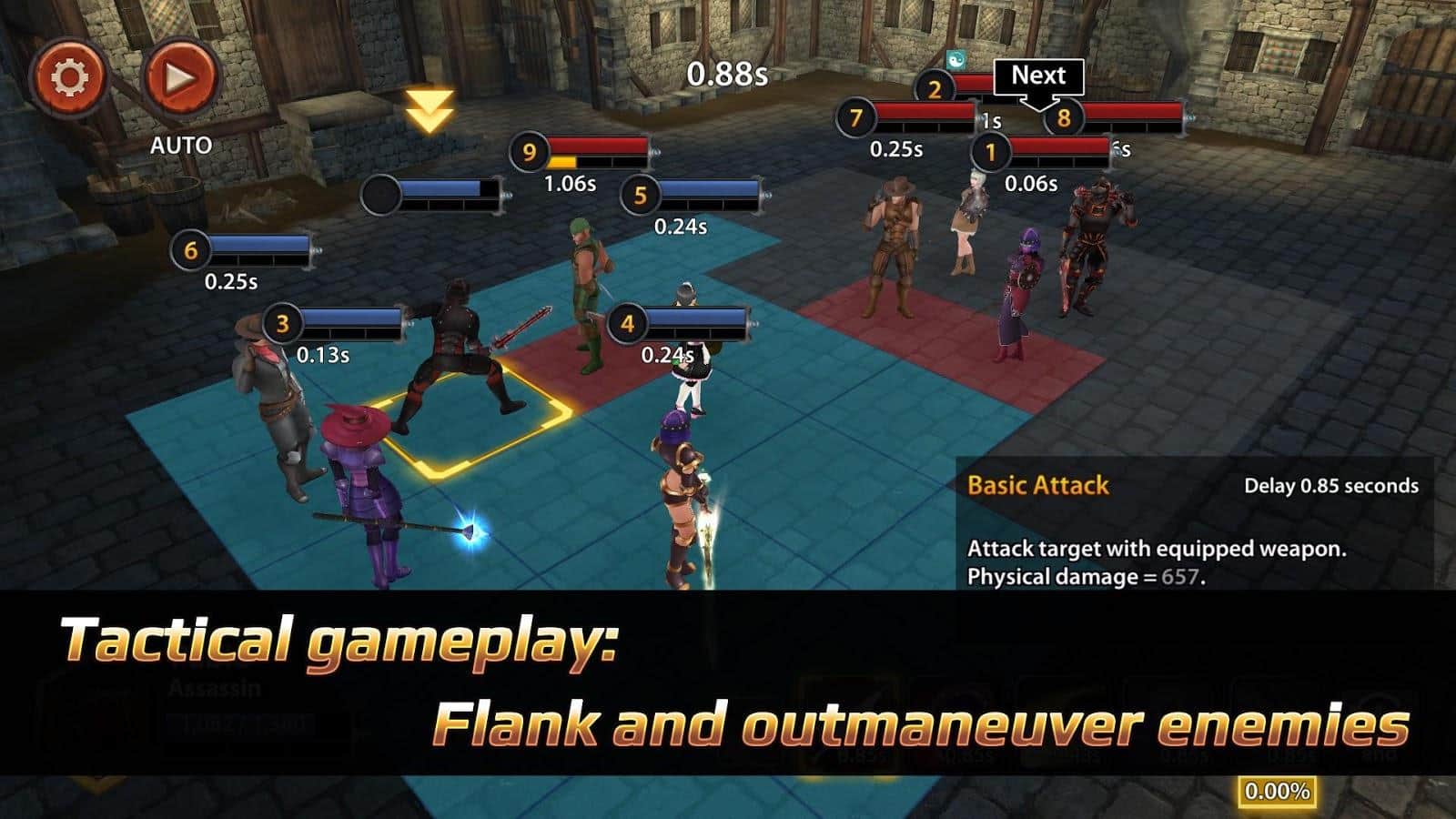The image size is (1456, 819).
Task: Click unit 5's numbered badge
Action: [x=640, y=193]
